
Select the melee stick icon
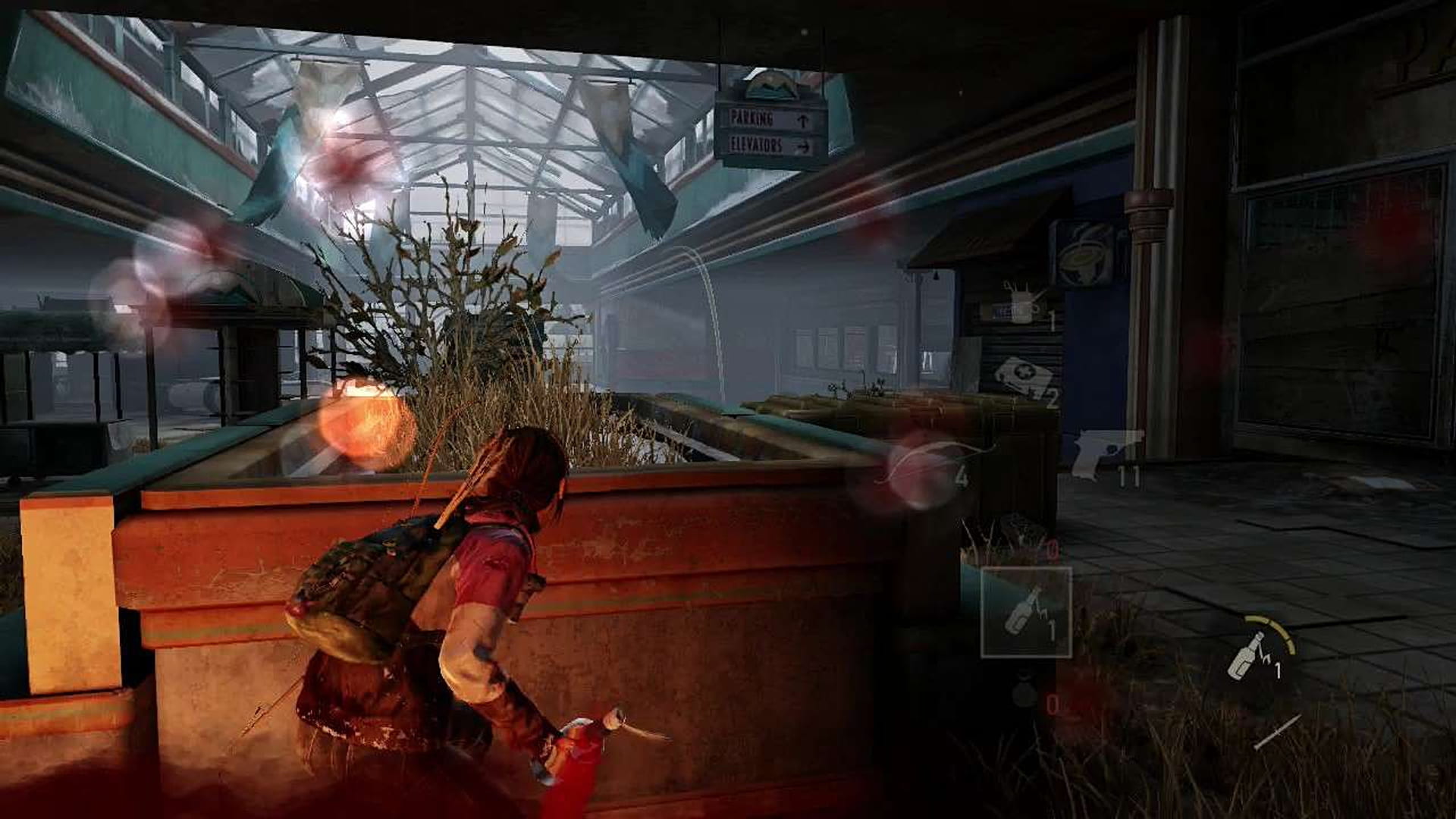1276,733
